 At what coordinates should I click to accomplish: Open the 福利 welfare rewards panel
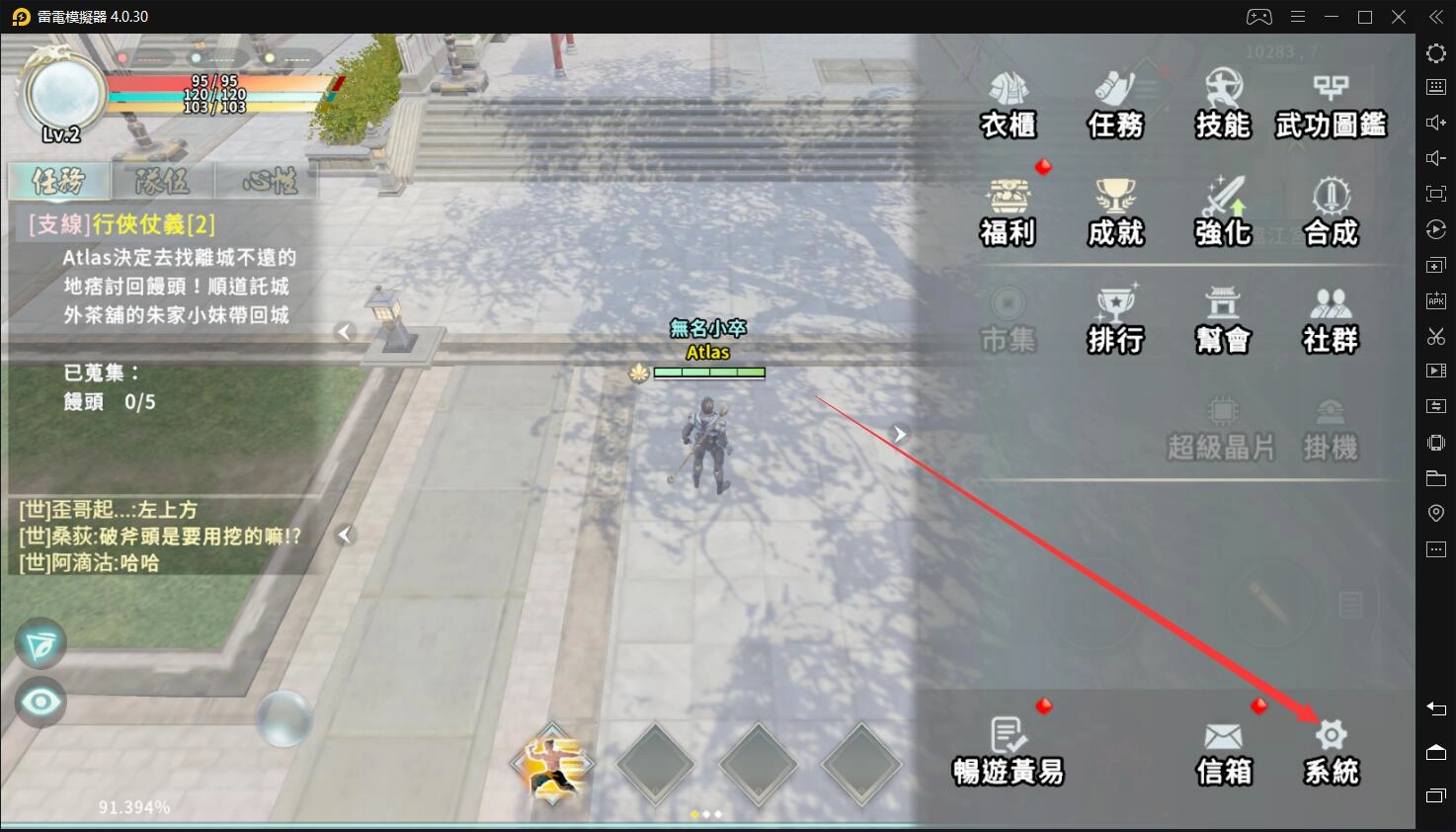click(x=1007, y=210)
